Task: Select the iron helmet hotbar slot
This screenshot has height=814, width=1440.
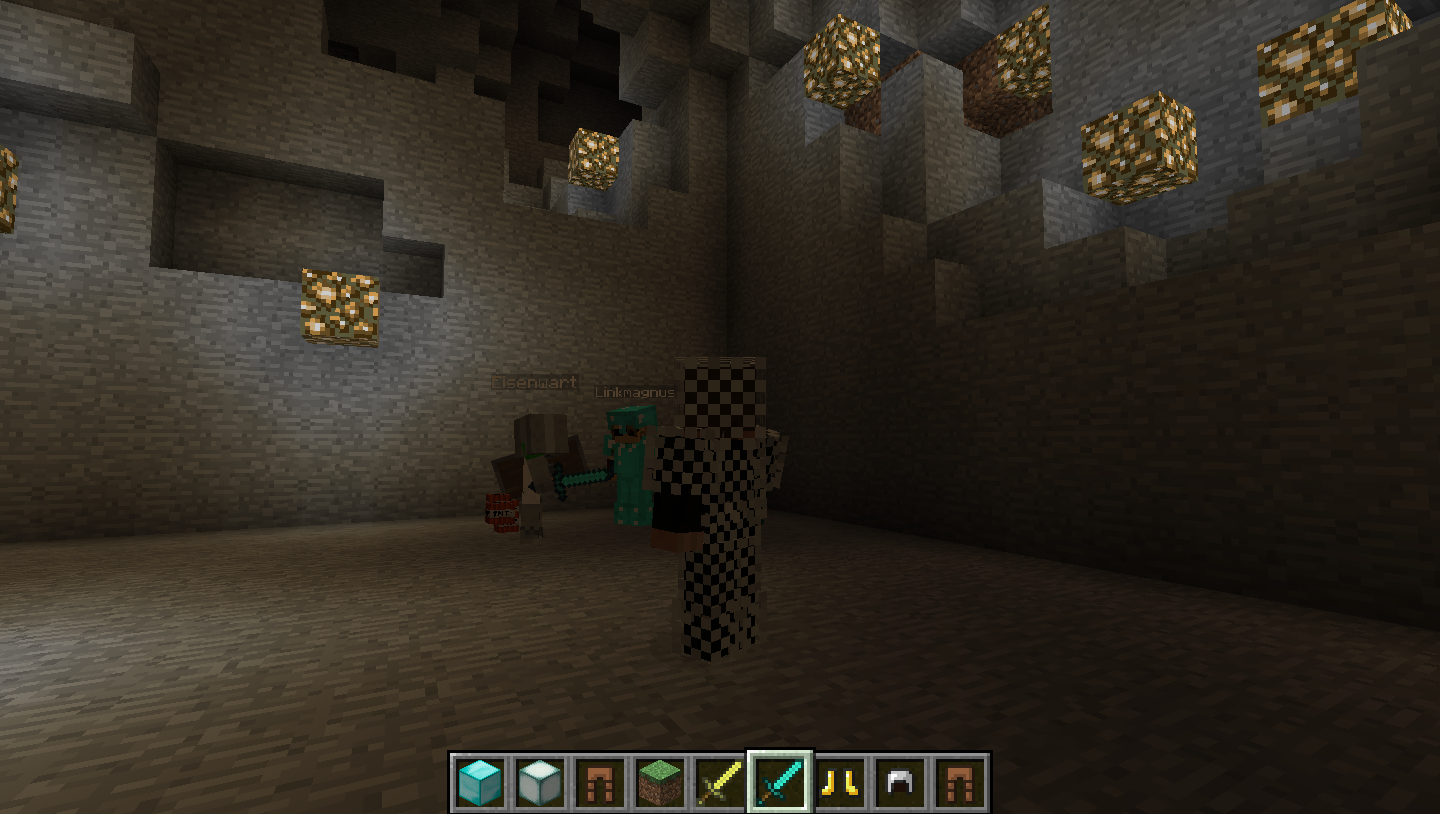Action: (x=900, y=782)
